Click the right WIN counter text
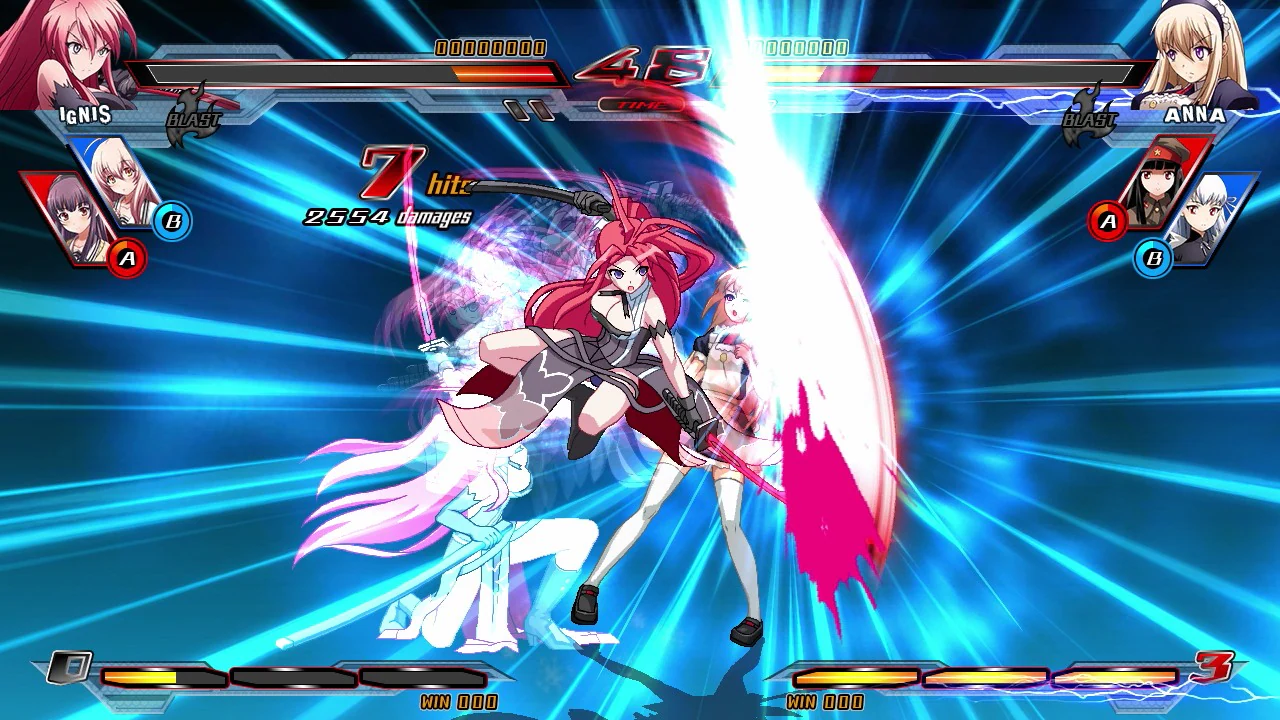This screenshot has width=1280, height=720. click(824, 703)
